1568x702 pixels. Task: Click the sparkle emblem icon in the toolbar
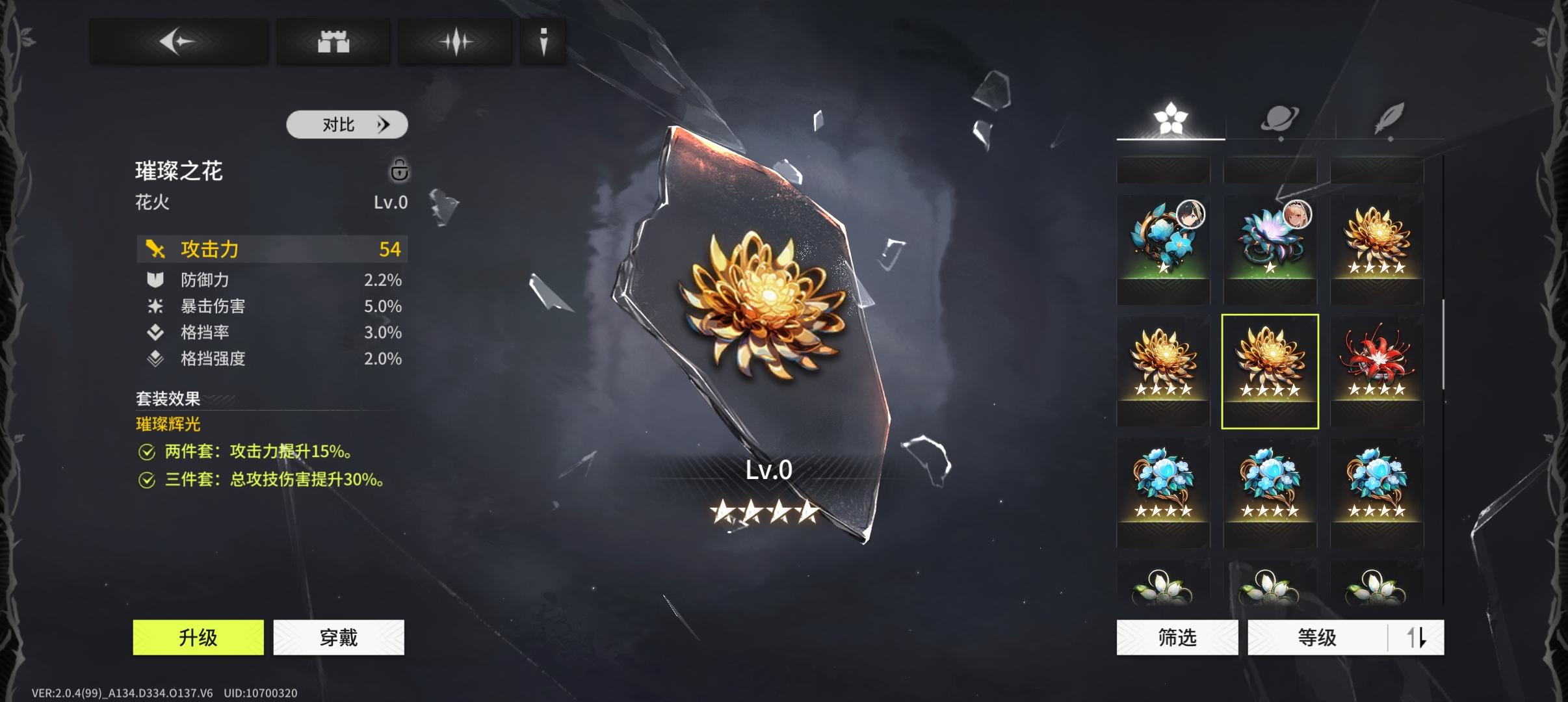(457, 41)
